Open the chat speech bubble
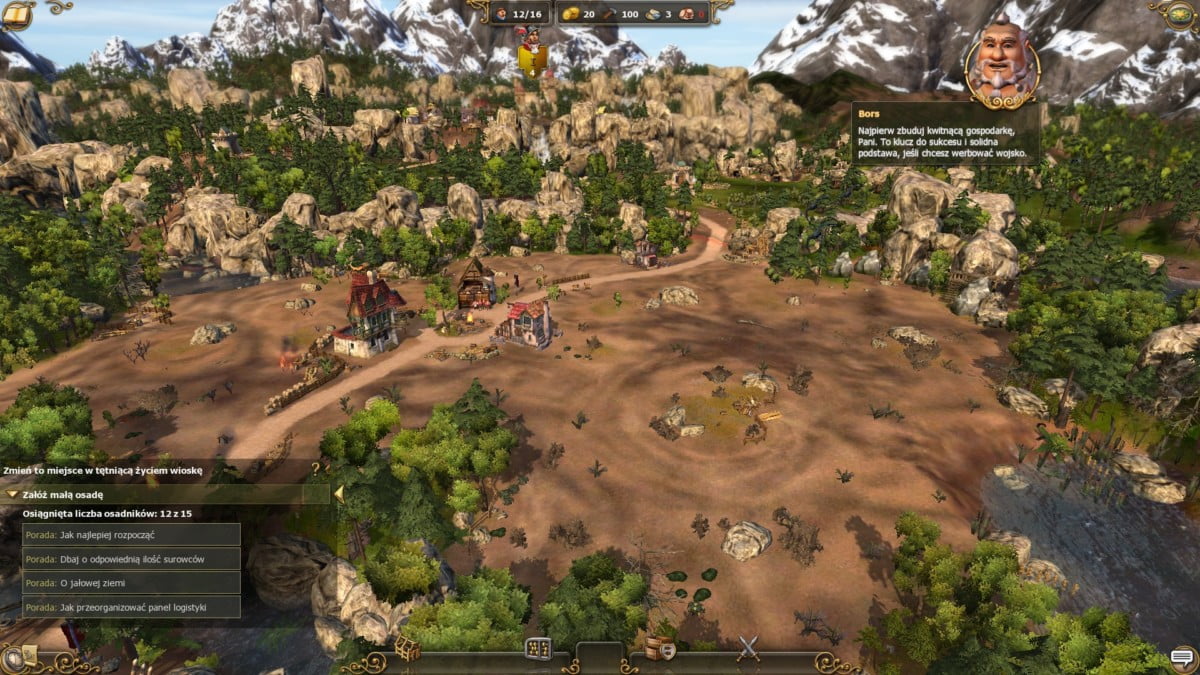Viewport: 1200px width, 675px height. [1183, 657]
